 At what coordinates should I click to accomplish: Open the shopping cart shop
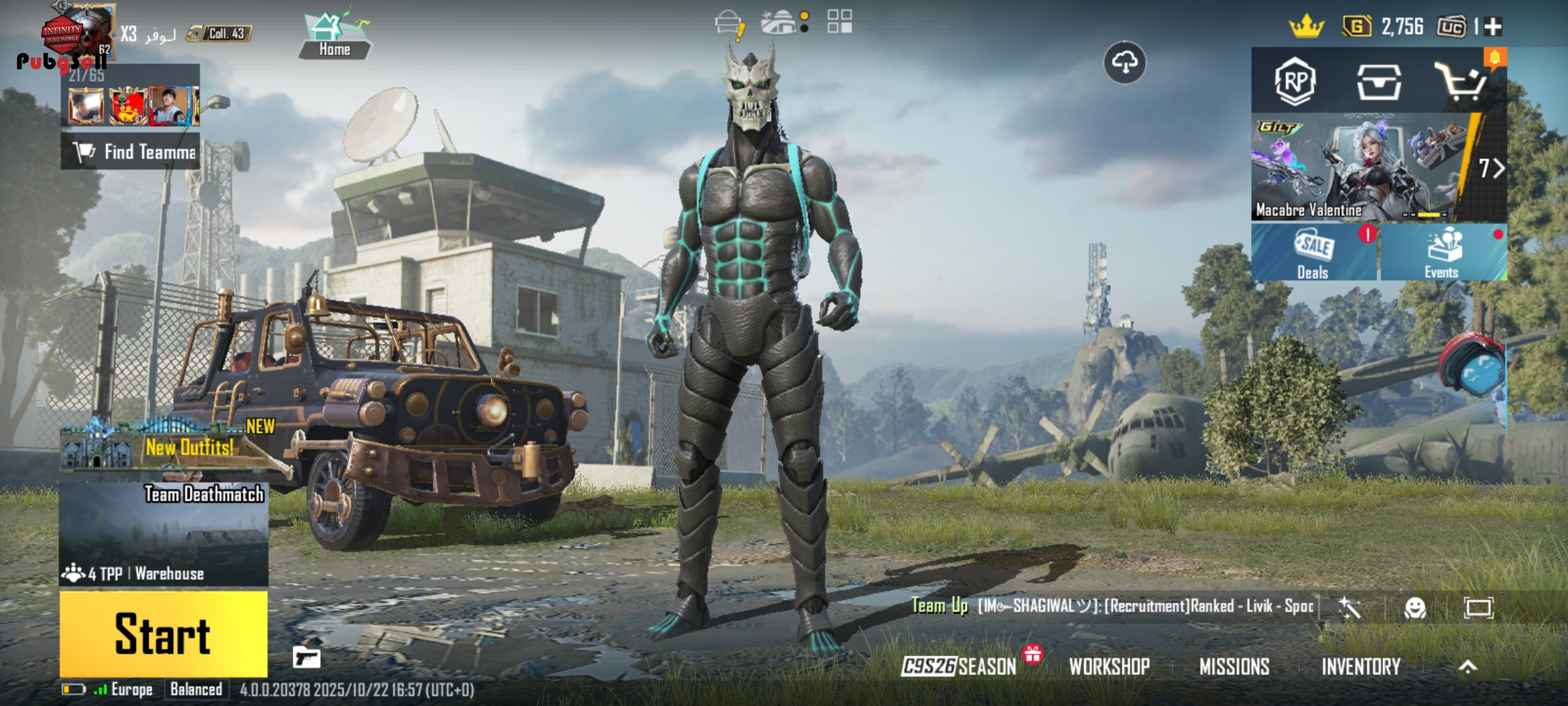(x=1461, y=82)
